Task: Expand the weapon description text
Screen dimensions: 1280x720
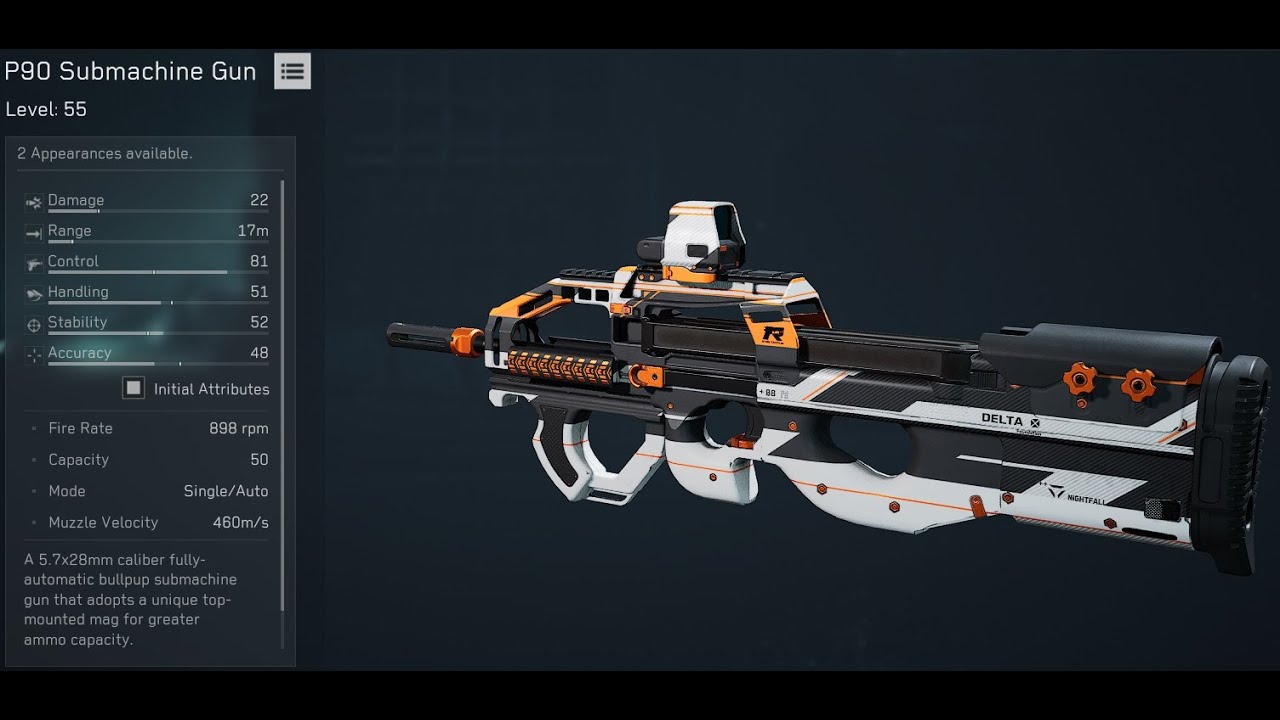Action: coord(140,598)
